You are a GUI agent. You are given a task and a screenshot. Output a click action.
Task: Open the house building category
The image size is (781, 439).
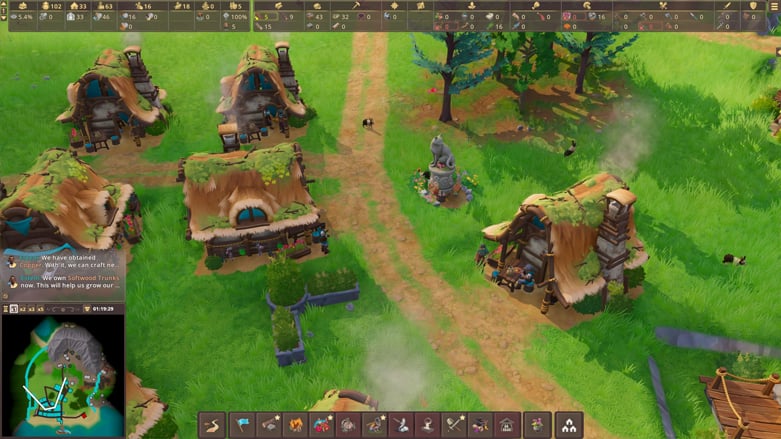pyautogui.click(x=506, y=425)
